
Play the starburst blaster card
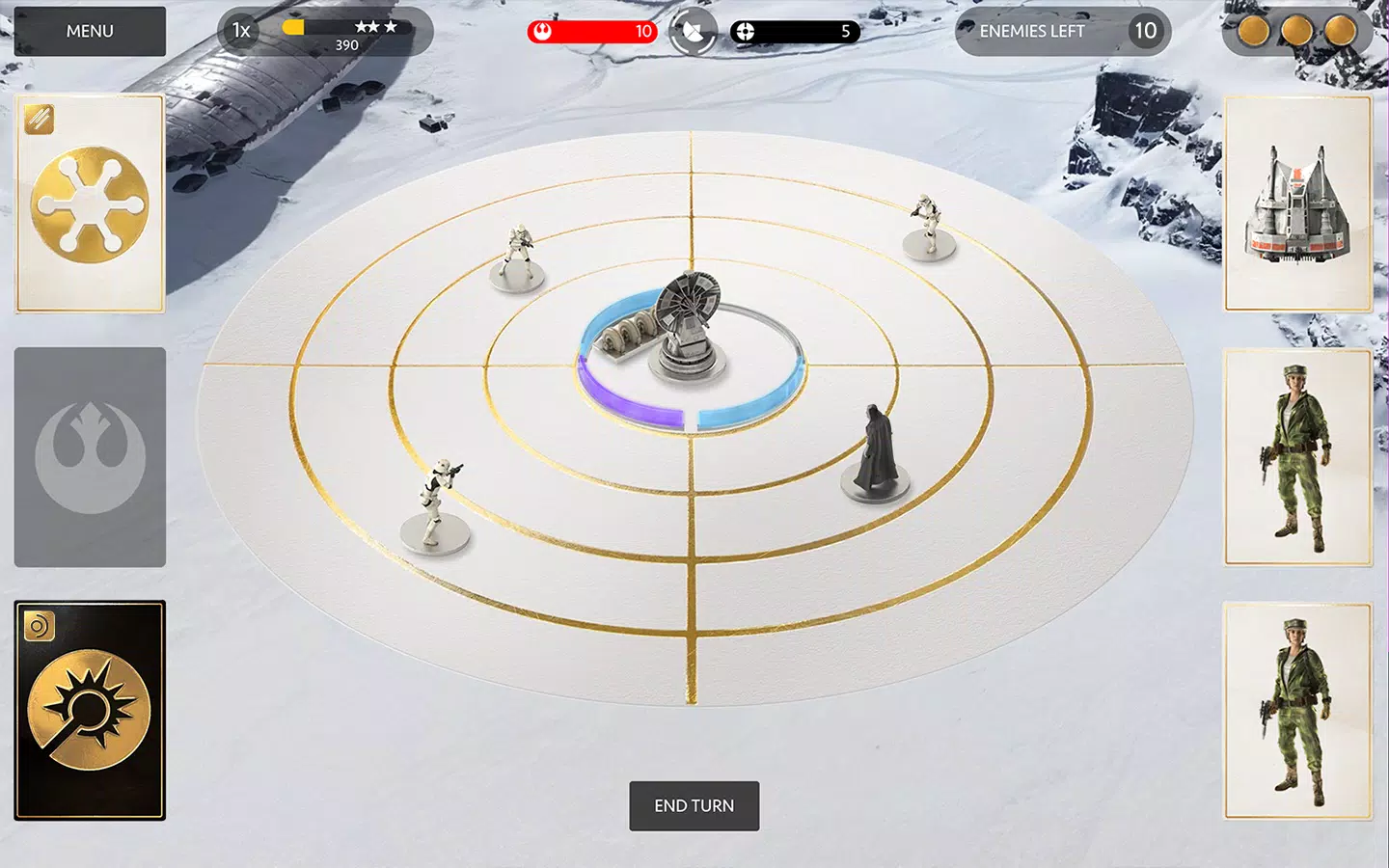(x=90, y=714)
